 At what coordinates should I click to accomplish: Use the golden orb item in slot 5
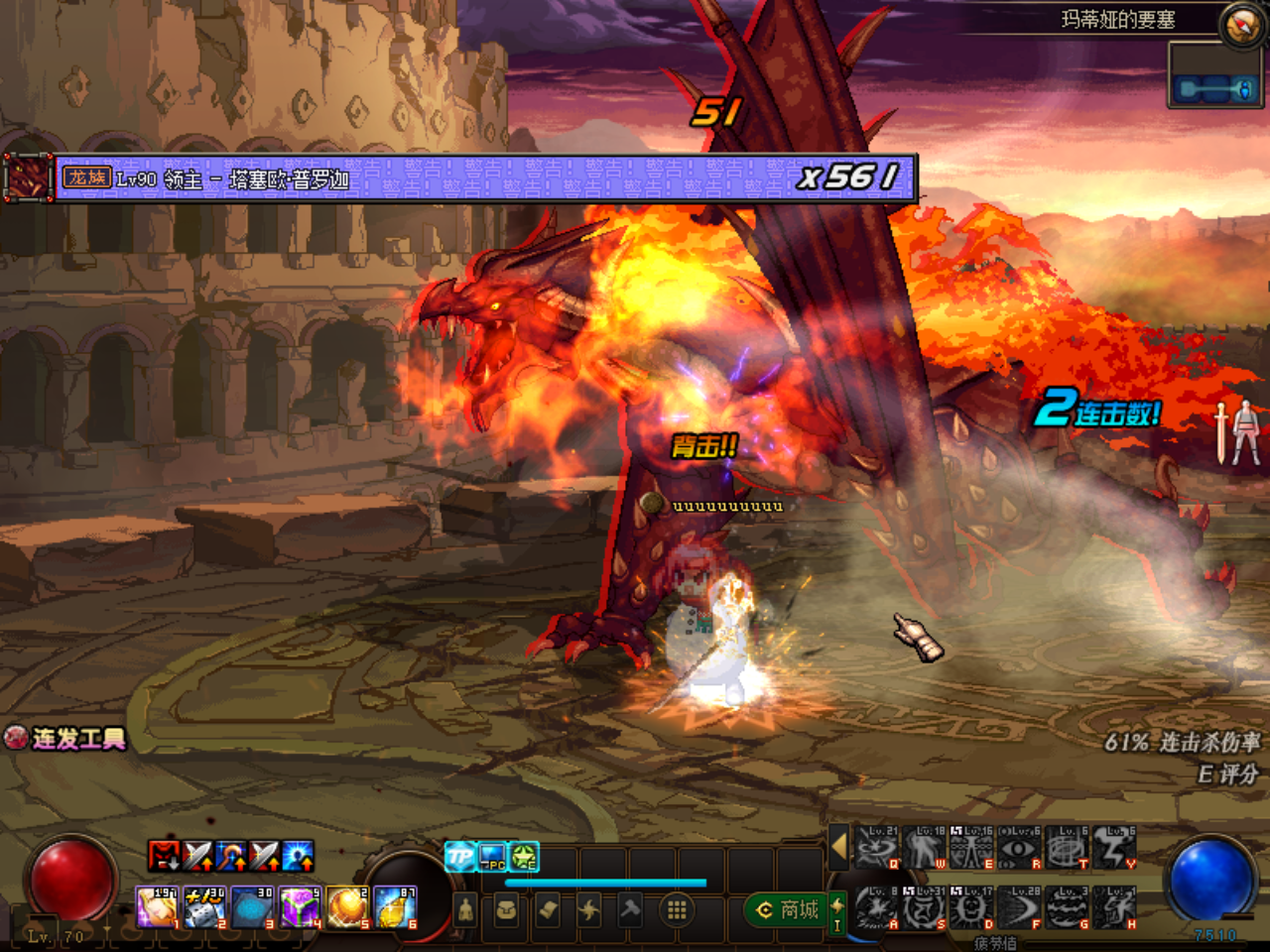347,907
